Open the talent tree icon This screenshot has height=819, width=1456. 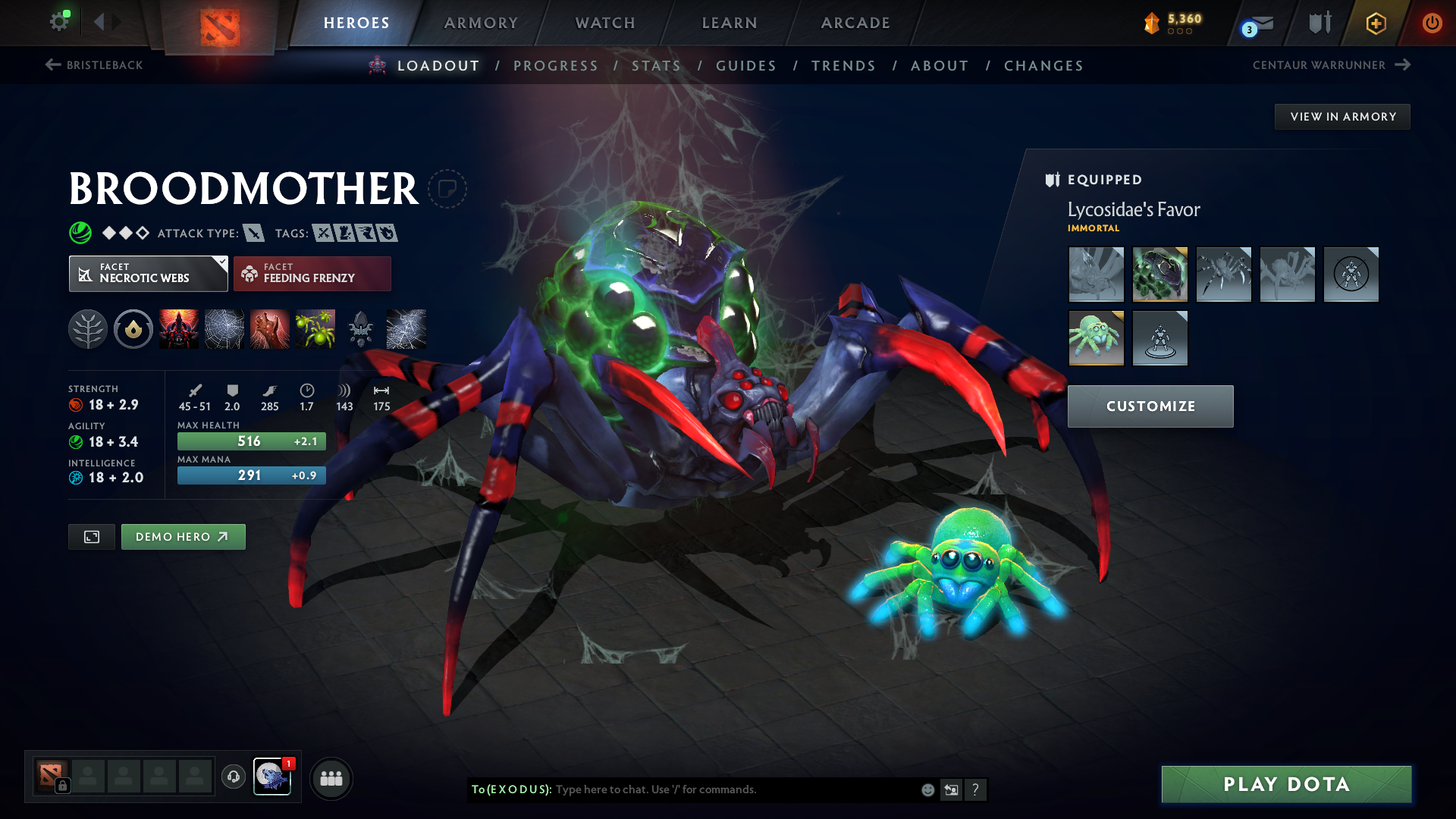[x=88, y=329]
